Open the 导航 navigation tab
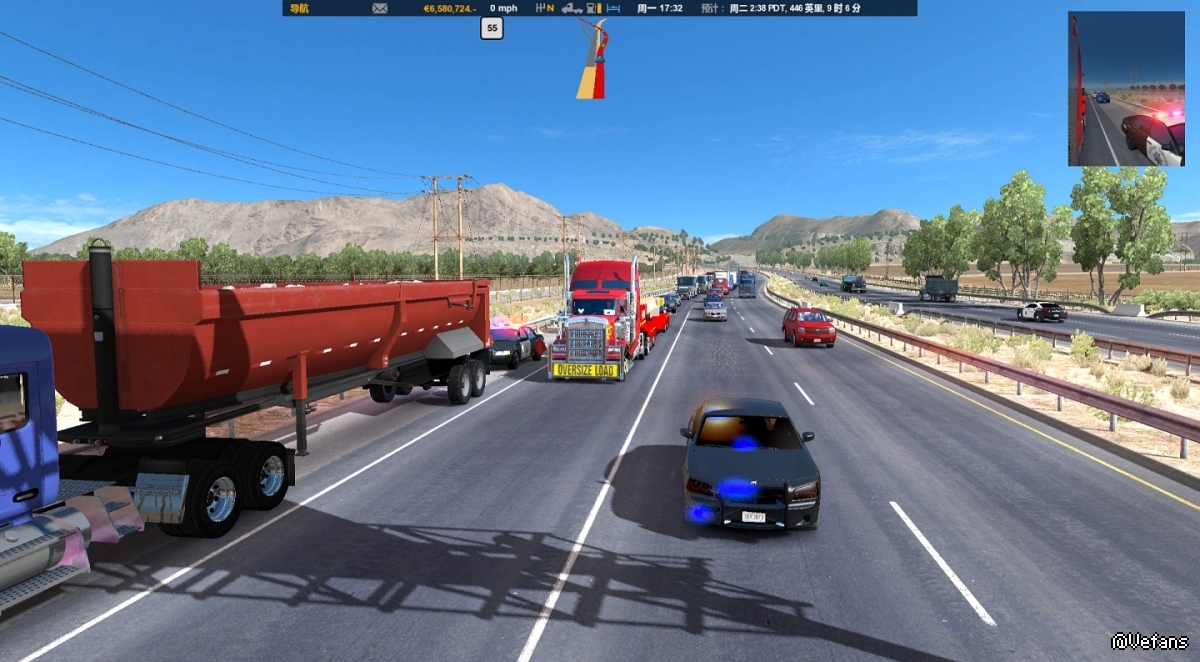1200x662 pixels. 298,8
